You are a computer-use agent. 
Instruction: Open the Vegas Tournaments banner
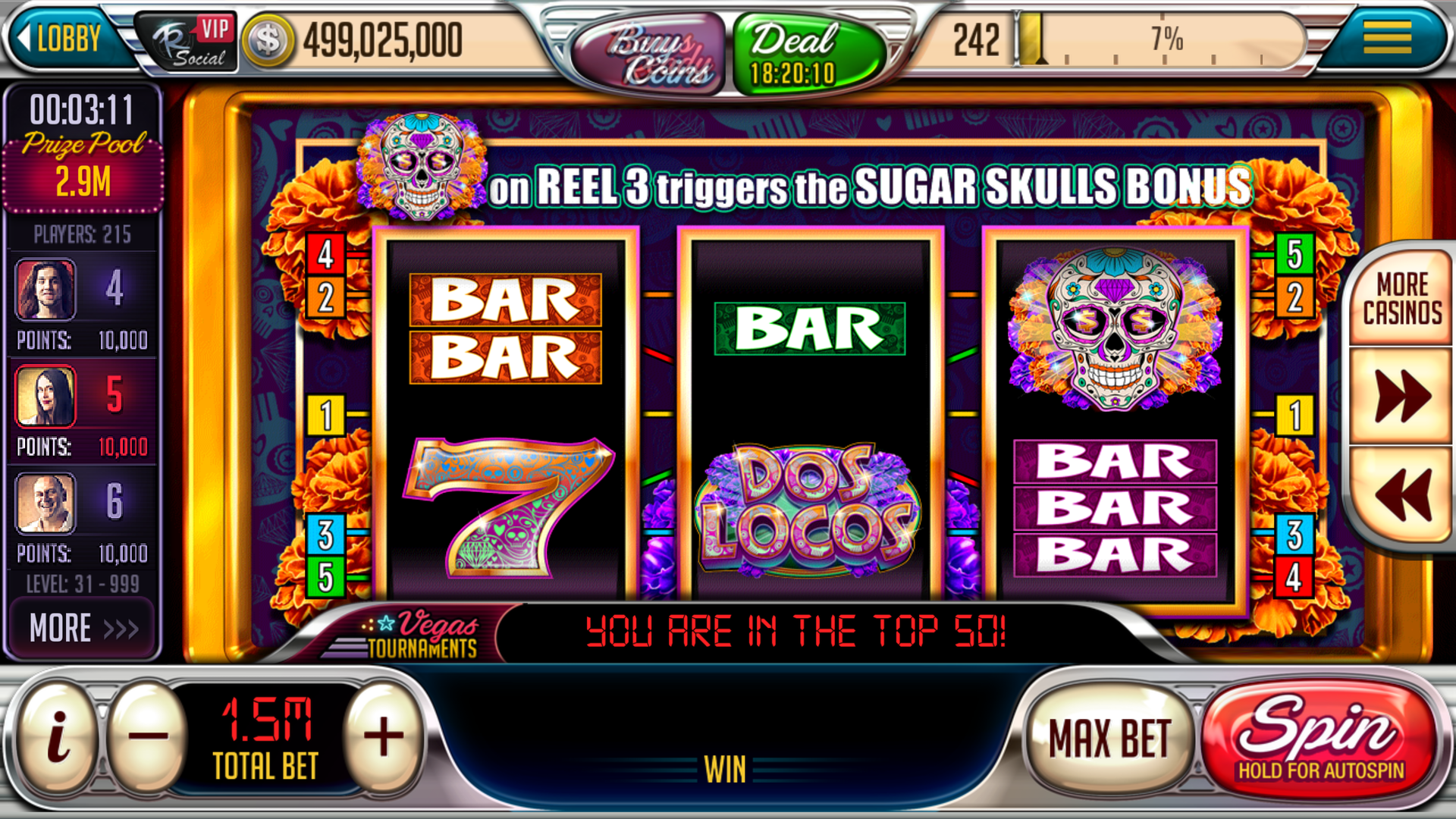(417, 634)
